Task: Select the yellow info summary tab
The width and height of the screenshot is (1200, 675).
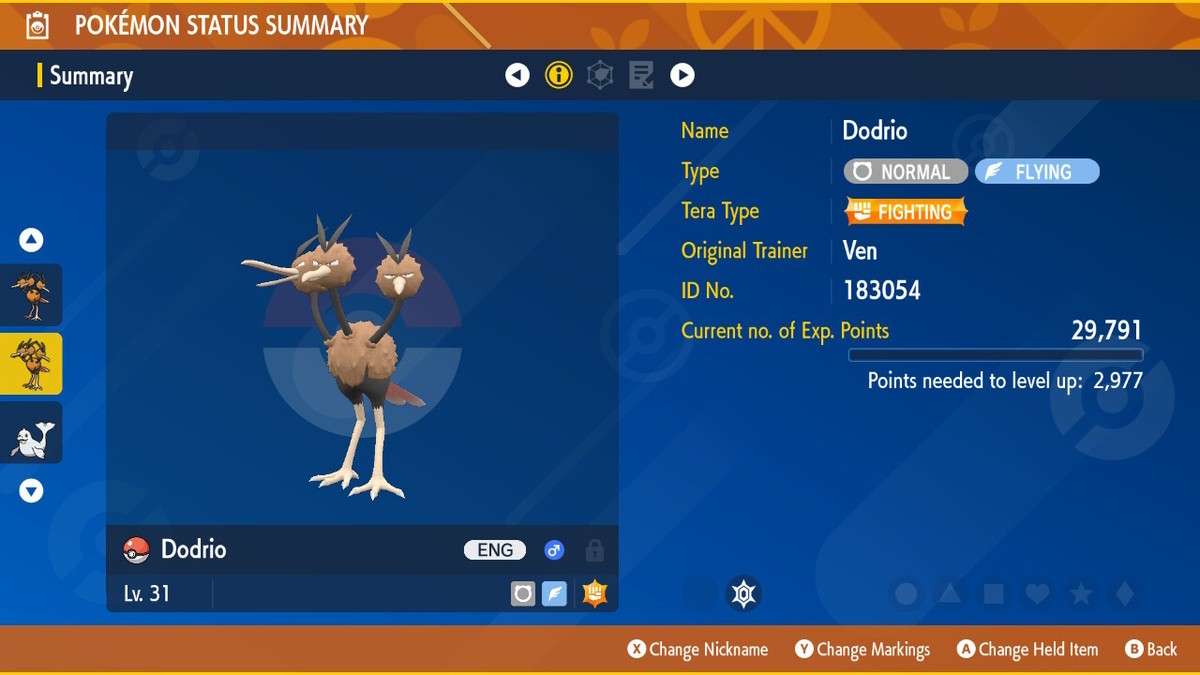Action: click(559, 75)
